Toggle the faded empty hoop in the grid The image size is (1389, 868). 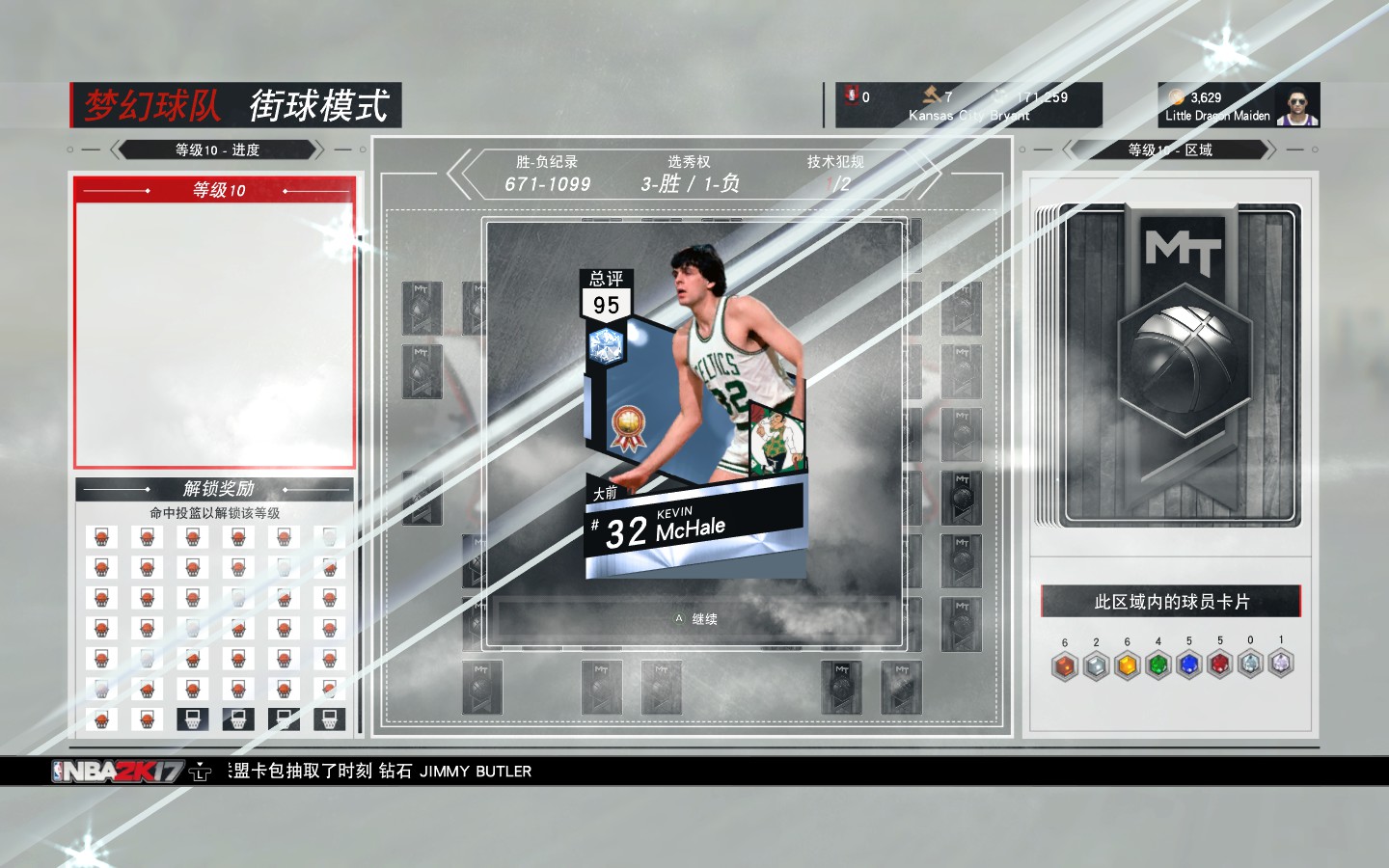pyautogui.click(x=328, y=535)
